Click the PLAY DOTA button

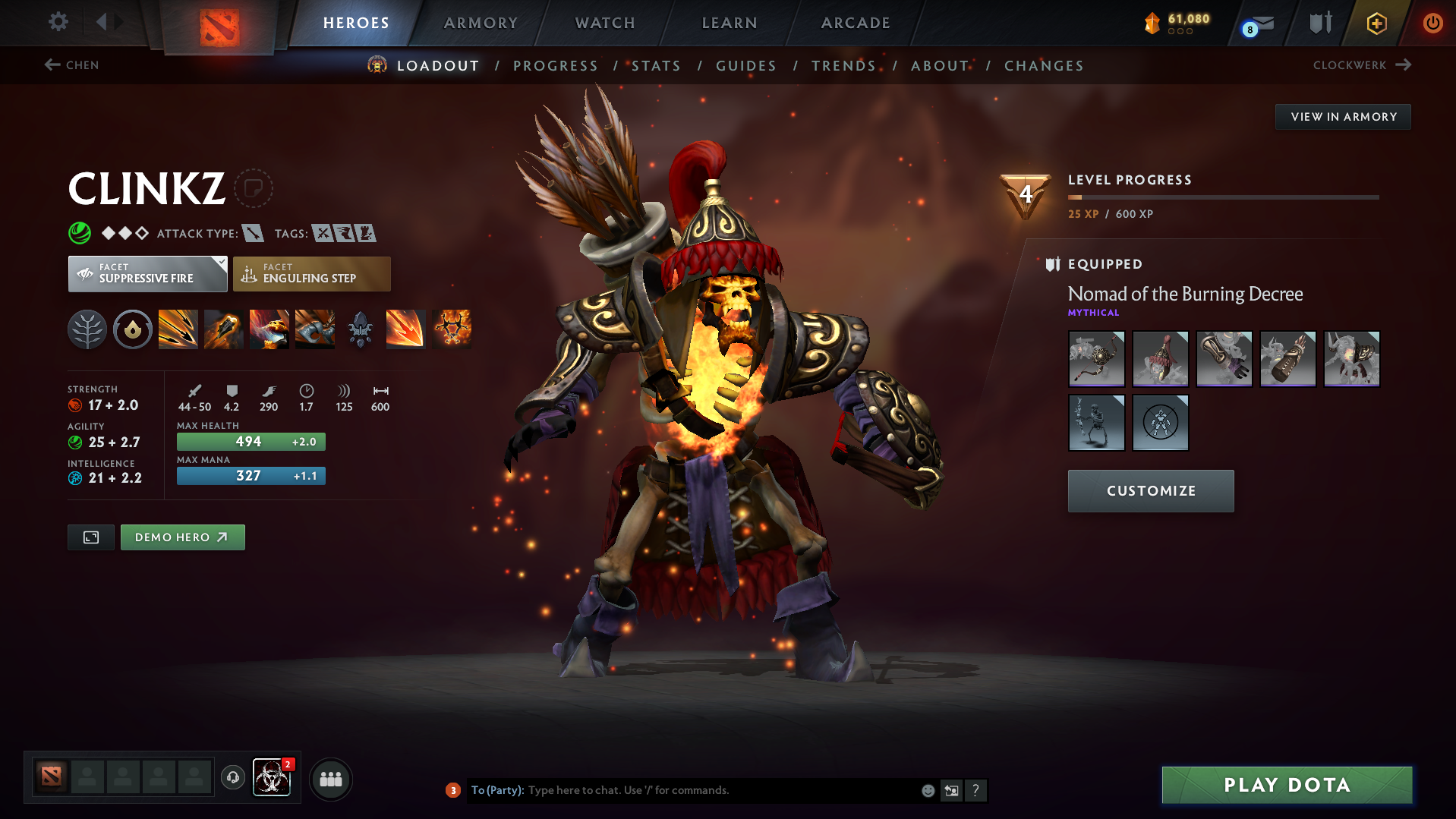(x=1285, y=785)
